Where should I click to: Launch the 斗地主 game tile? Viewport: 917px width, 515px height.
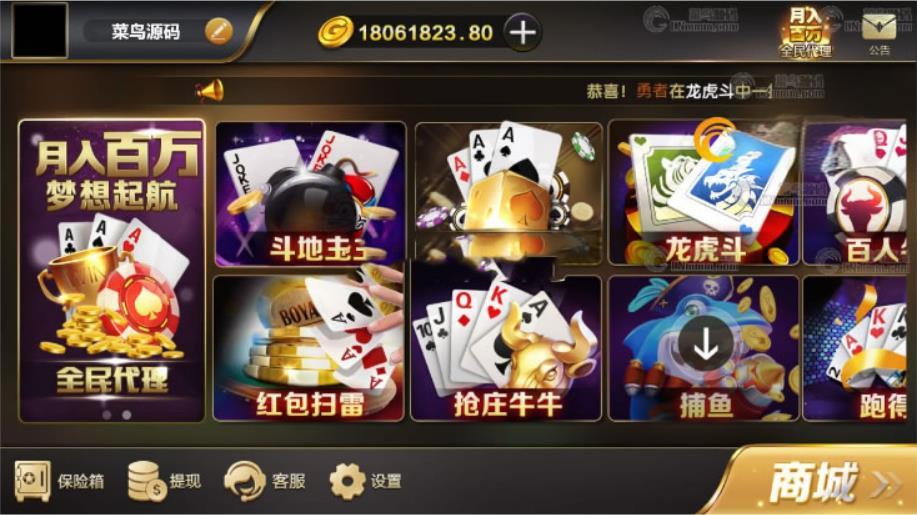310,195
